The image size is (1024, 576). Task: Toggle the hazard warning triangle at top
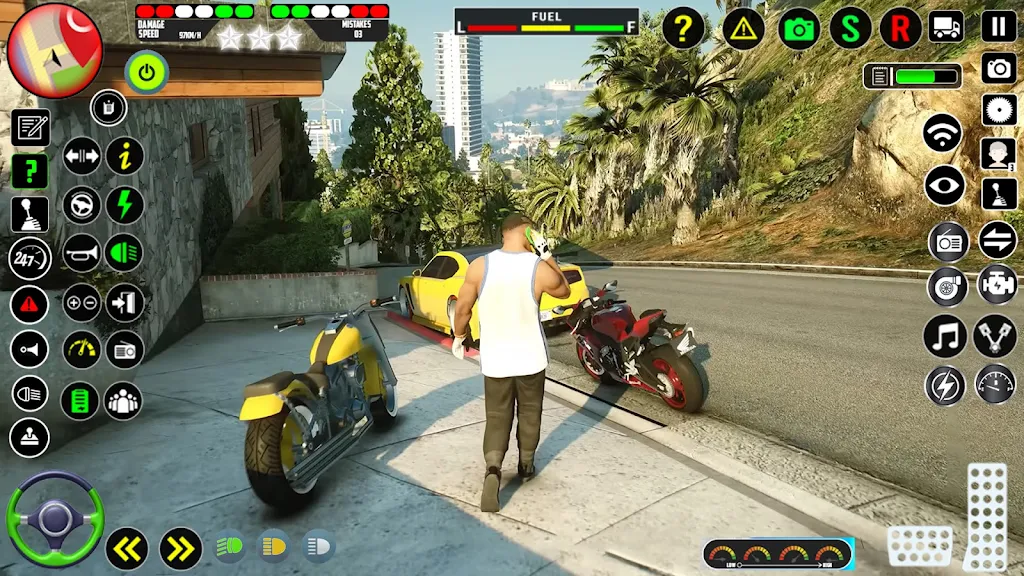(x=743, y=28)
